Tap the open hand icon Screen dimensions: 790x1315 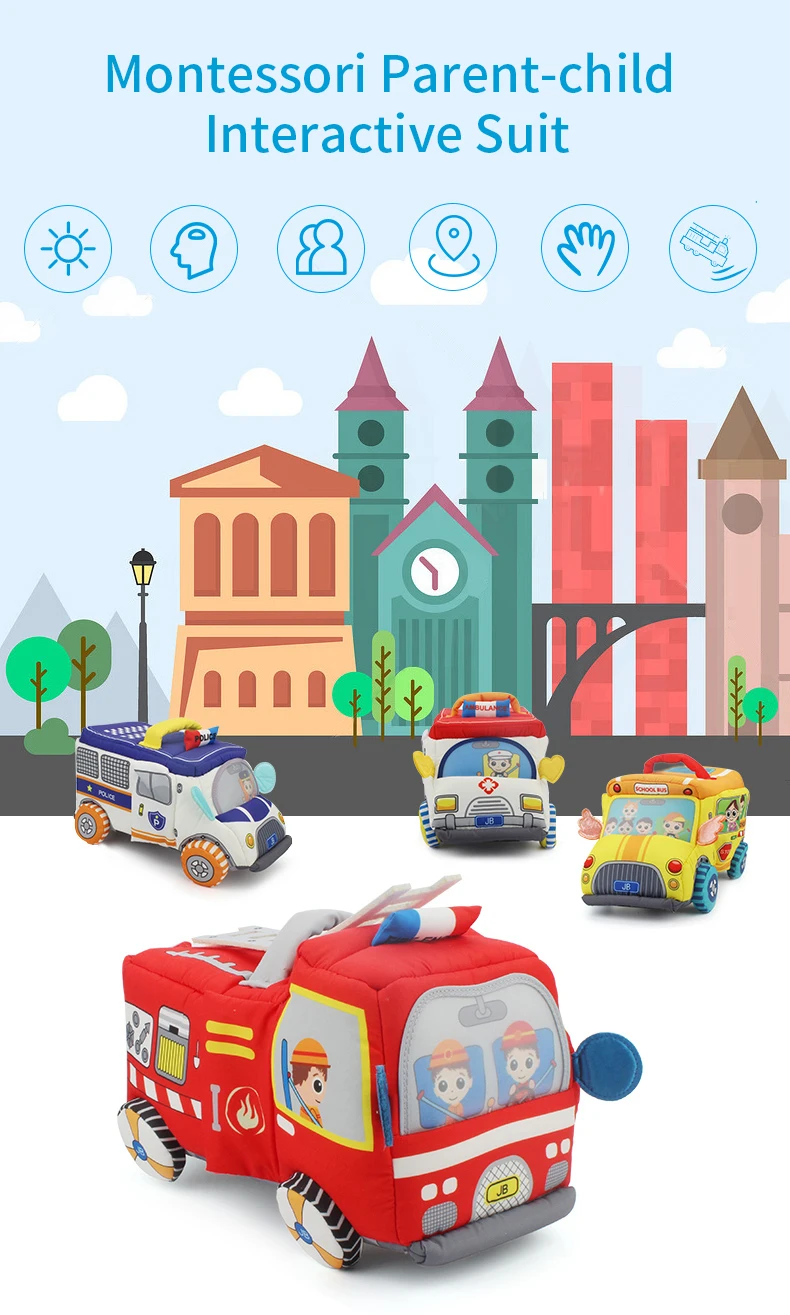585,249
